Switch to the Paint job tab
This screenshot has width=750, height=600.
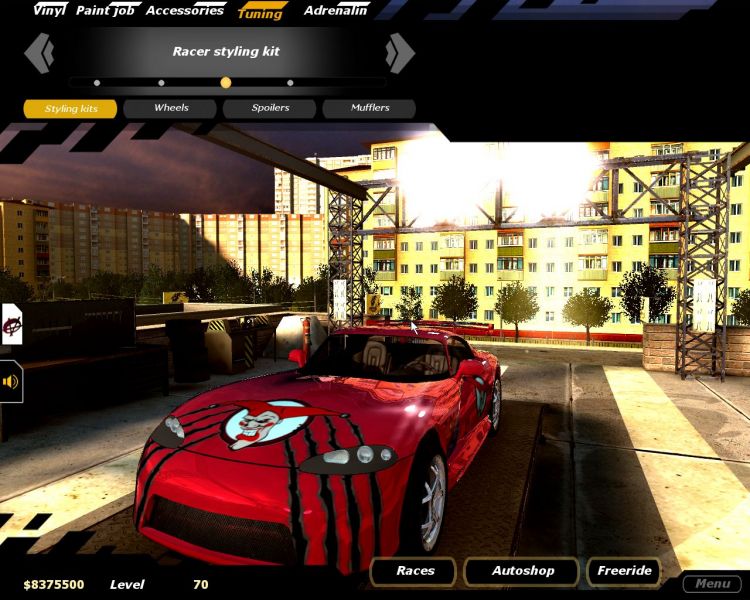105,10
